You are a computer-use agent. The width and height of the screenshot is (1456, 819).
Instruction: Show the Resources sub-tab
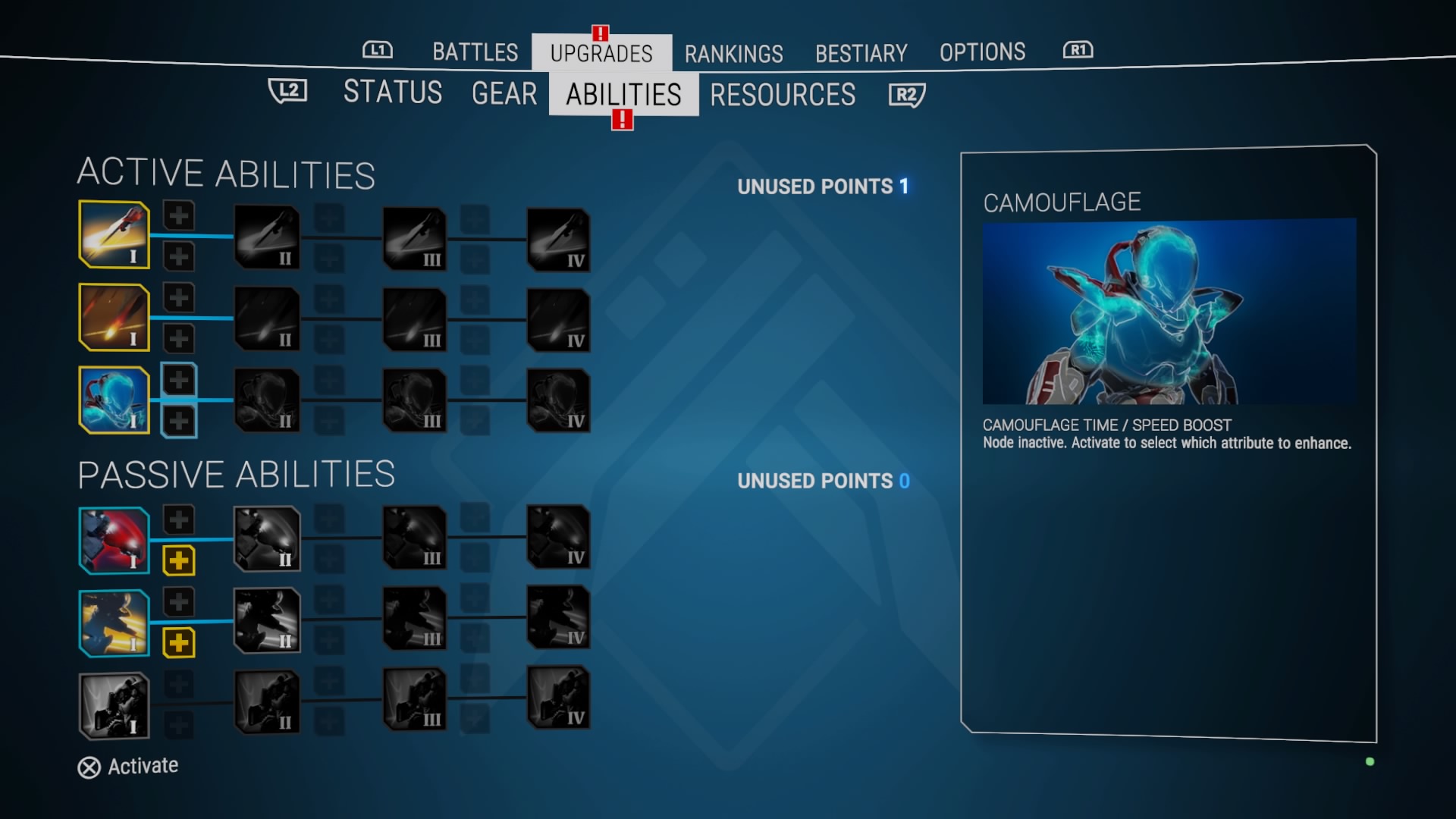coord(783,95)
